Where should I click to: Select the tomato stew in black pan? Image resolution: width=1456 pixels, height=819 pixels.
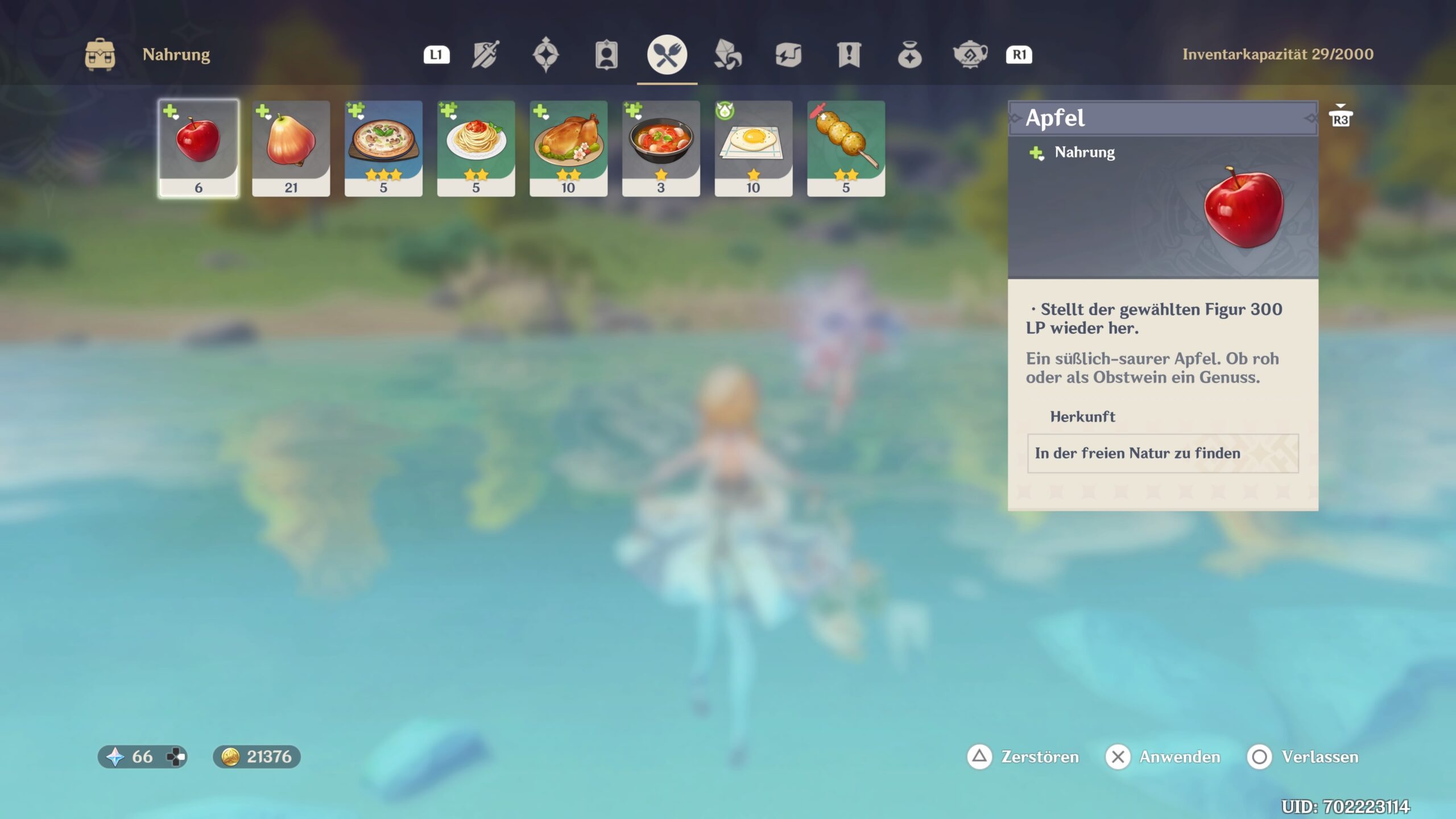point(661,148)
